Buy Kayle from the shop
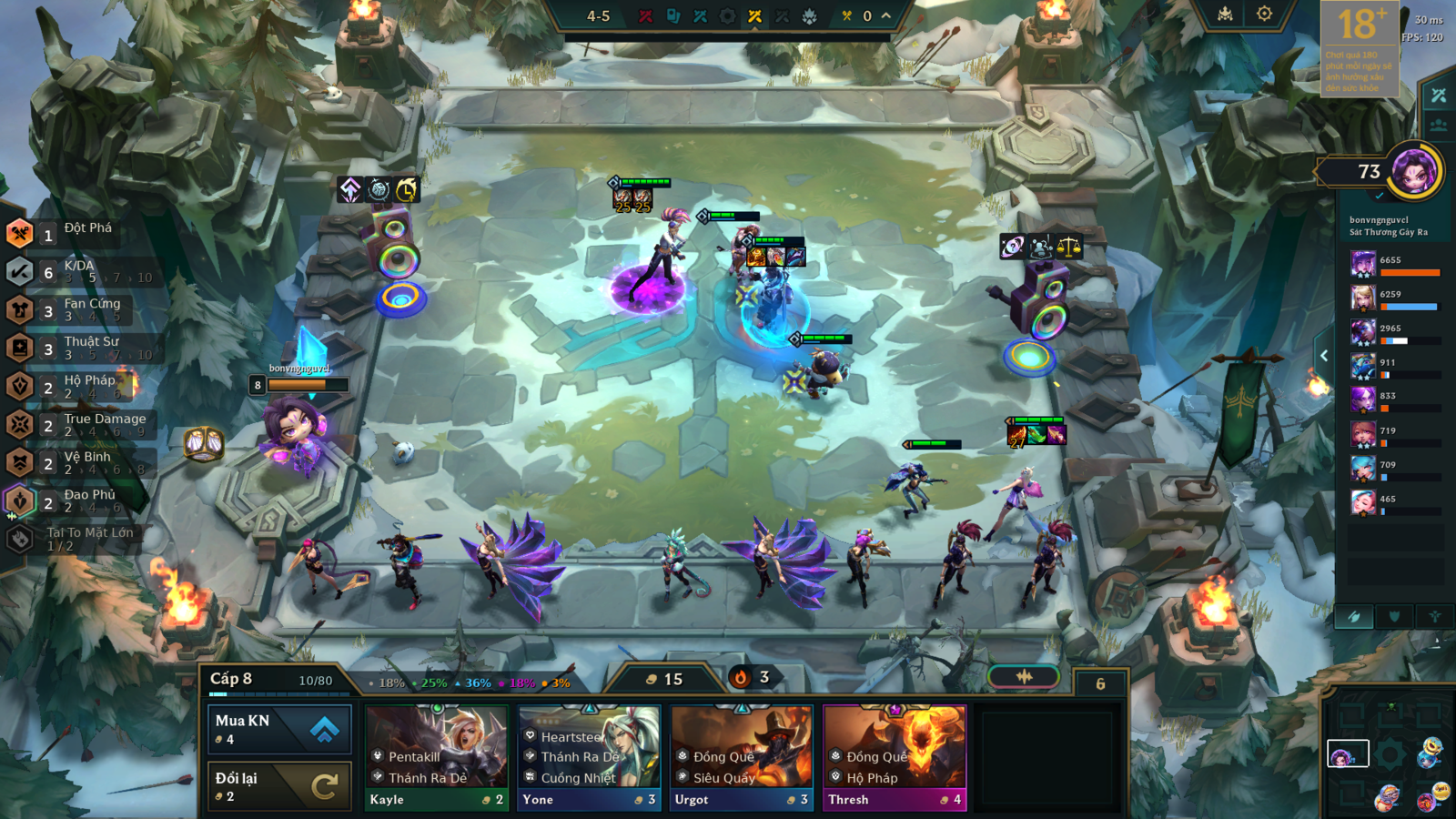 coord(437,757)
